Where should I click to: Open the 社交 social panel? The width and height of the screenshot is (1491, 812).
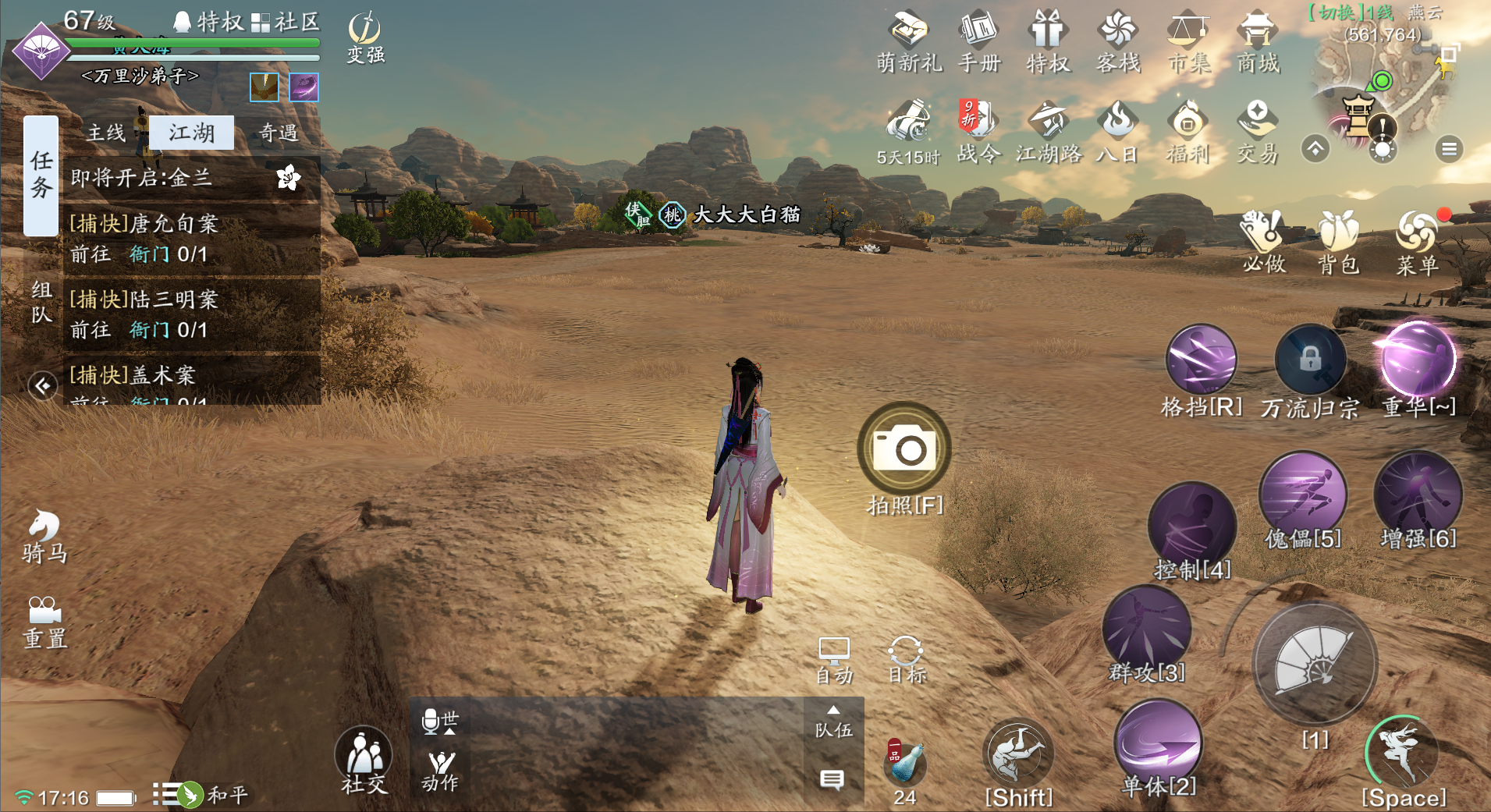(x=364, y=760)
